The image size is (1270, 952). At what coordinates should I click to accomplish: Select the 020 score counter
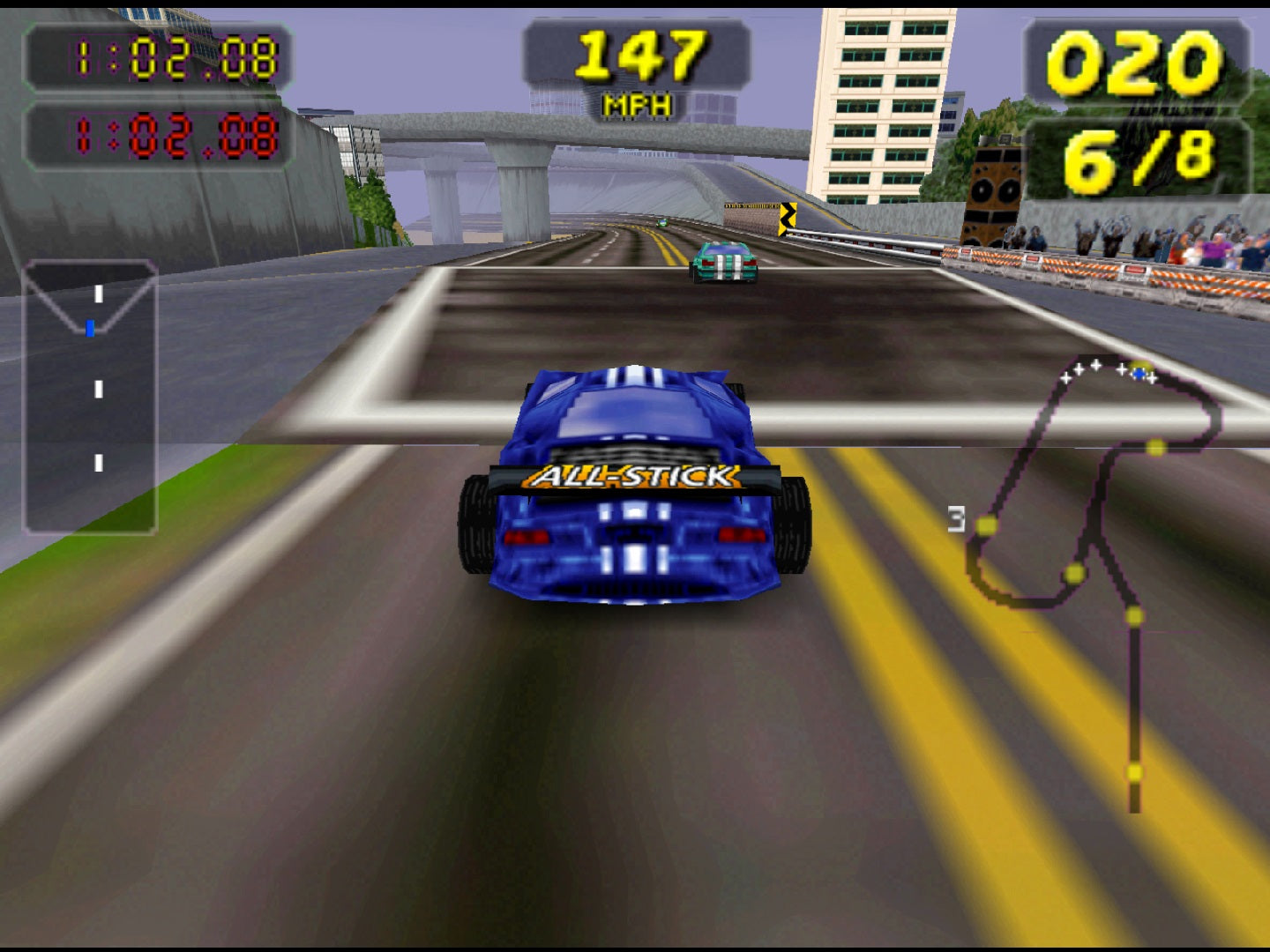click(1138, 62)
